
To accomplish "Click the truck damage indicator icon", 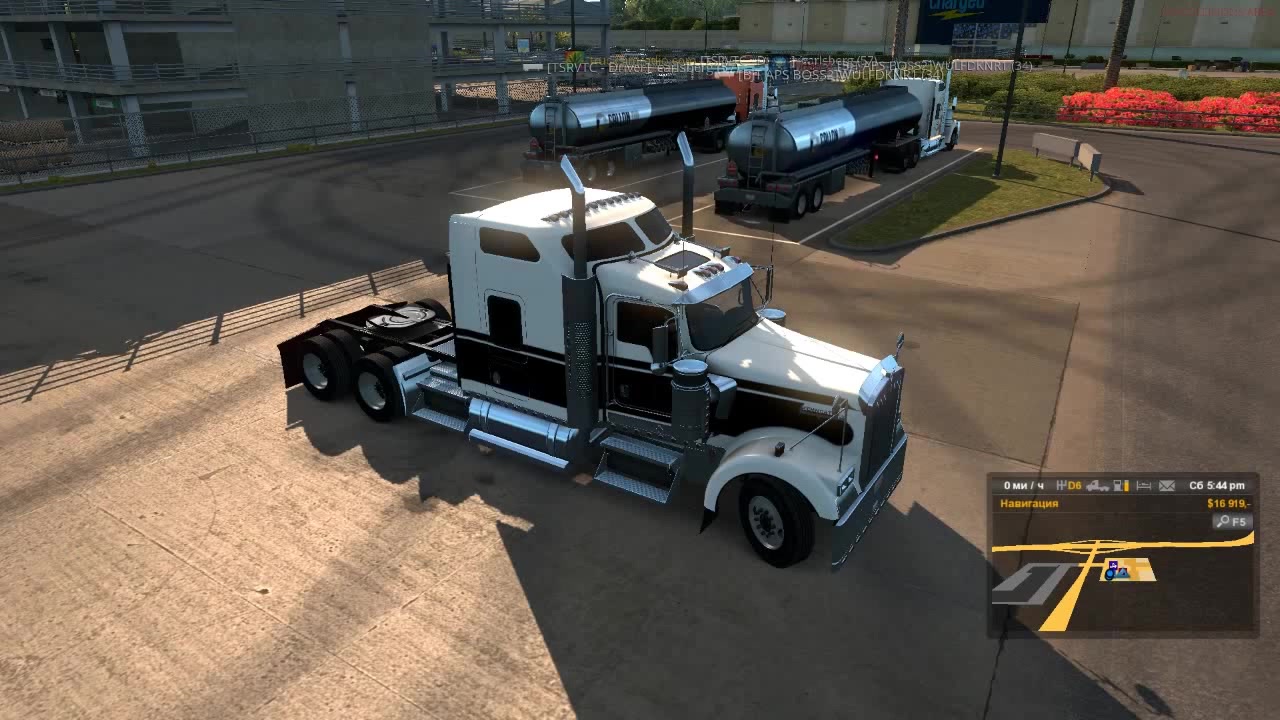I will pos(1097,485).
